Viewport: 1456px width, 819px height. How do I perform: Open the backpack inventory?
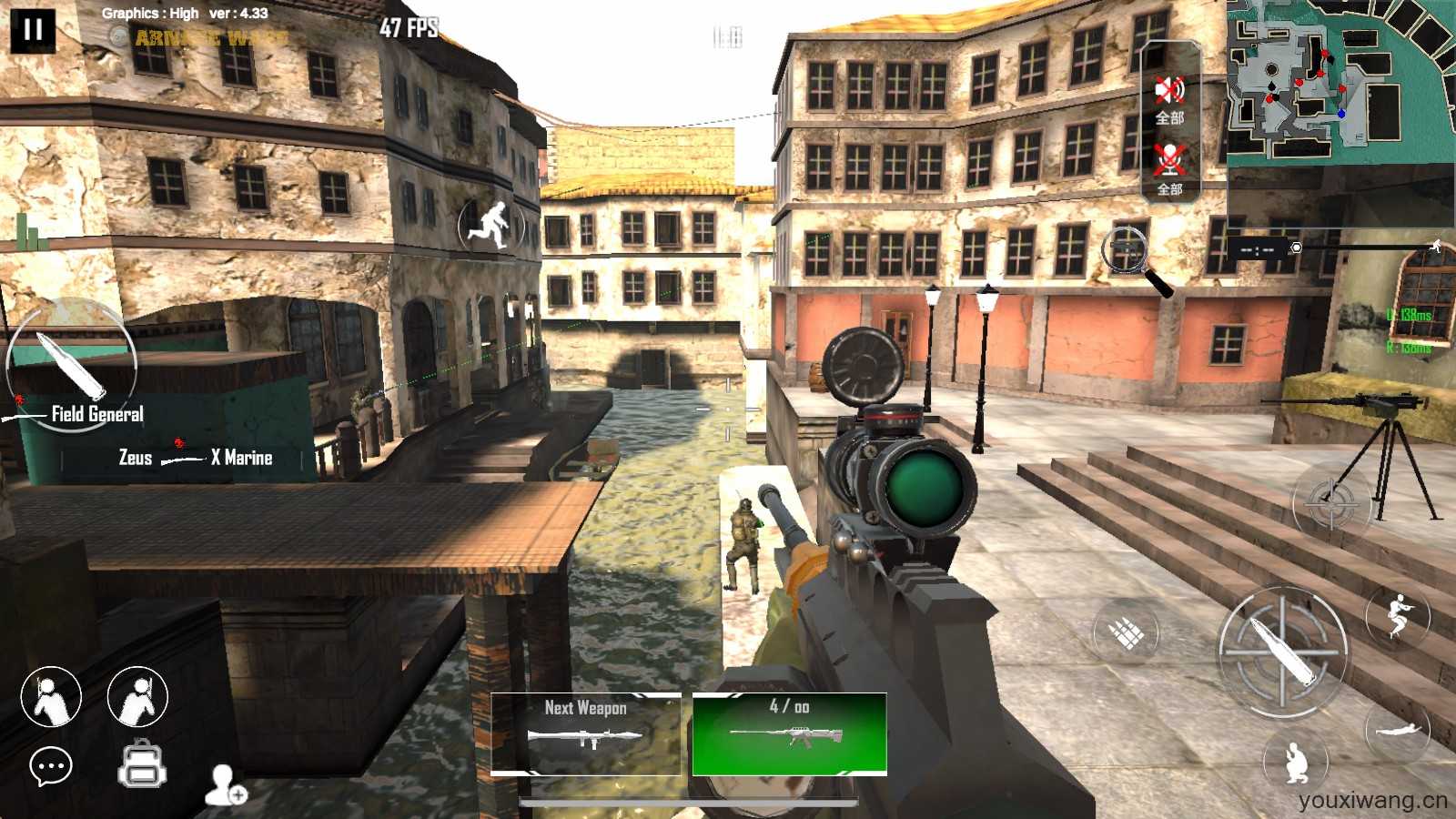[142, 763]
